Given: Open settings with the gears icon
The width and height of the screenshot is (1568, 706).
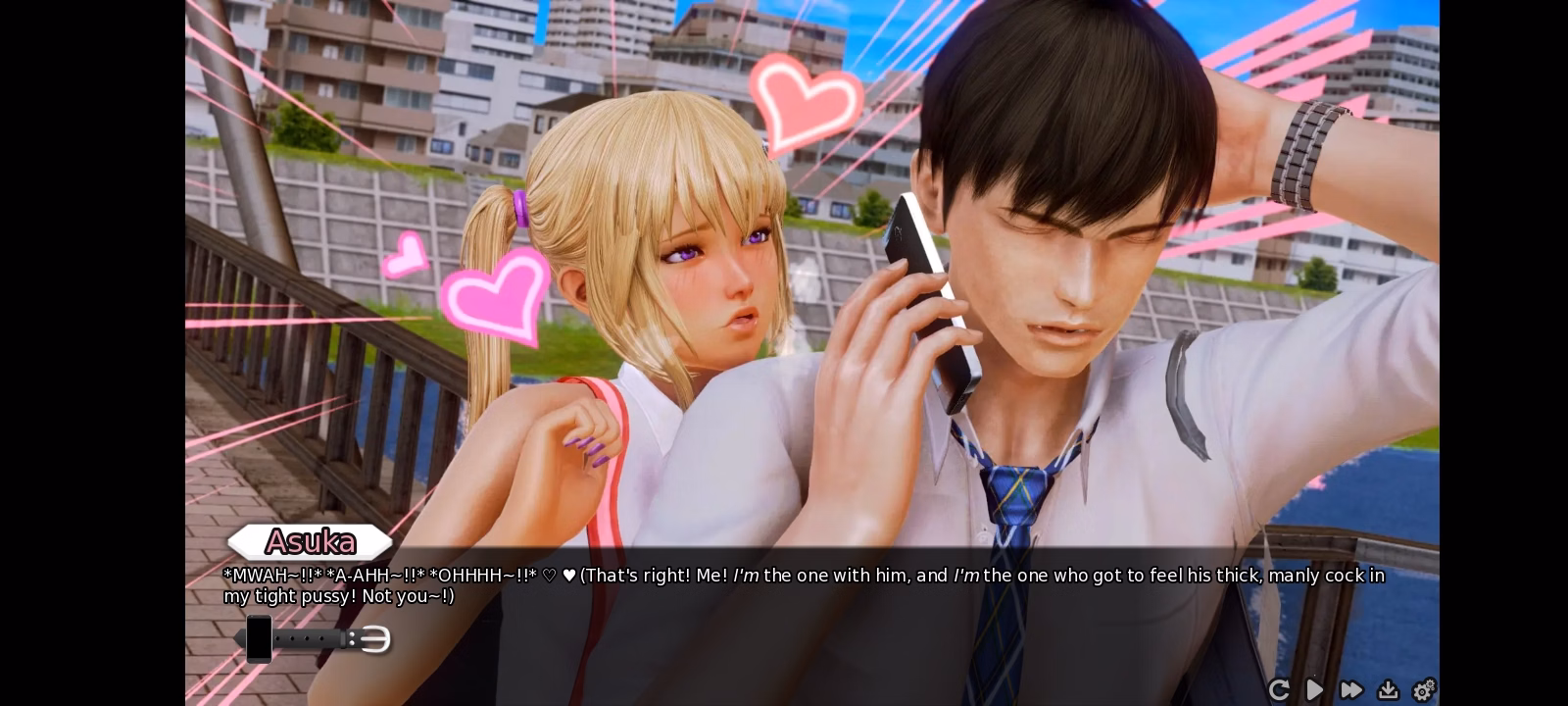Looking at the screenshot, I should [x=1424, y=690].
